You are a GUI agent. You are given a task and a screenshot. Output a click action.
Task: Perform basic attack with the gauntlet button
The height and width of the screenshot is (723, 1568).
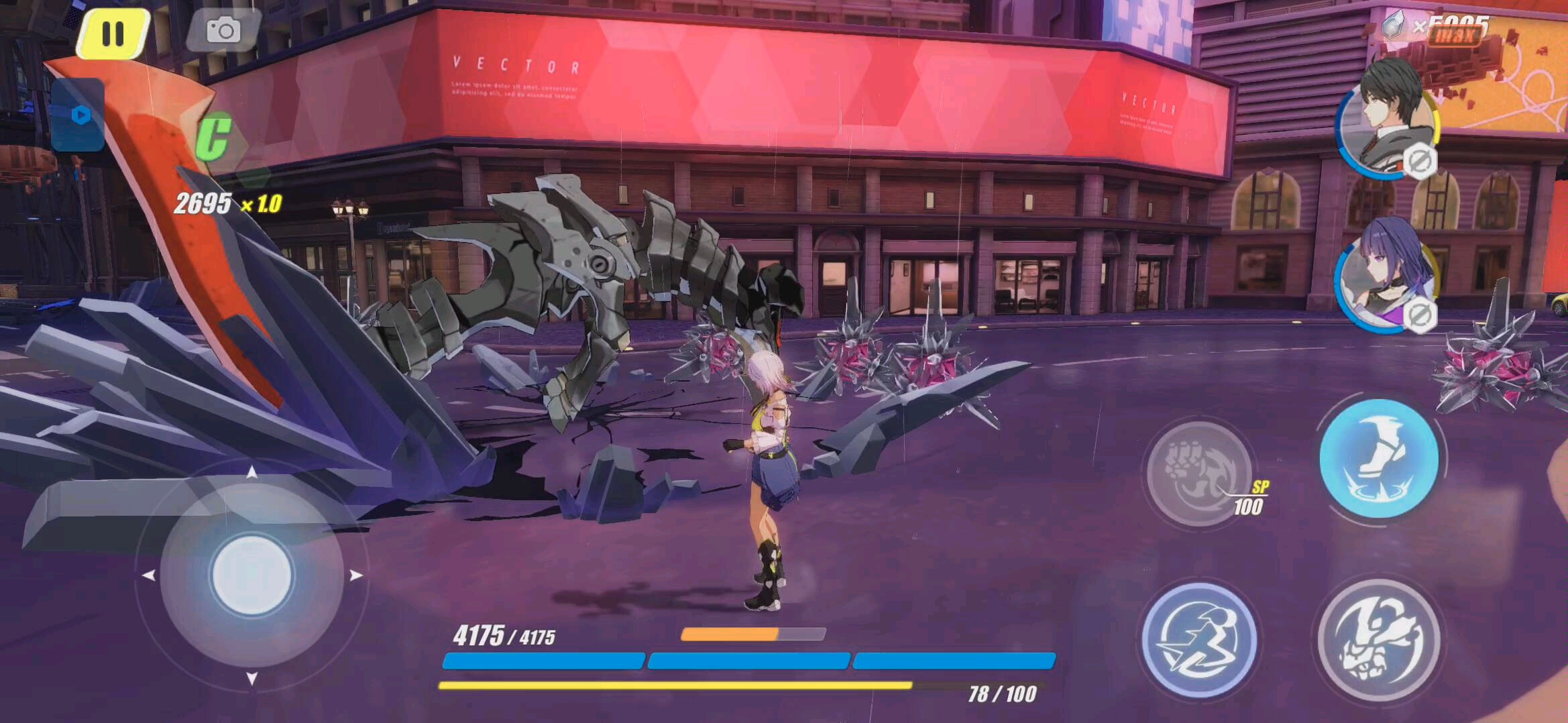[1378, 638]
